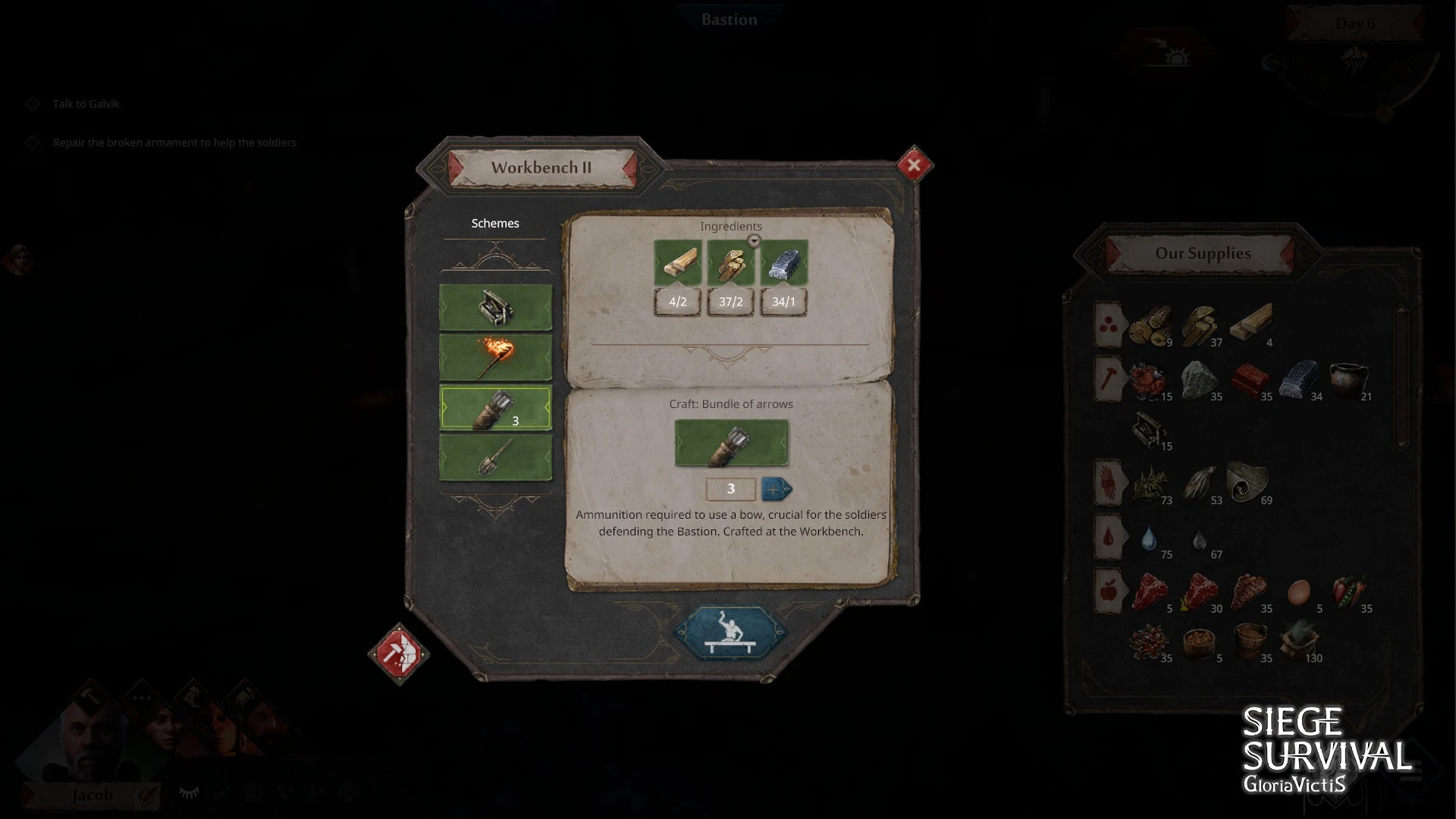Increase arrow craft quantity with plus button
Screen dimensions: 1456x819
[x=775, y=489]
